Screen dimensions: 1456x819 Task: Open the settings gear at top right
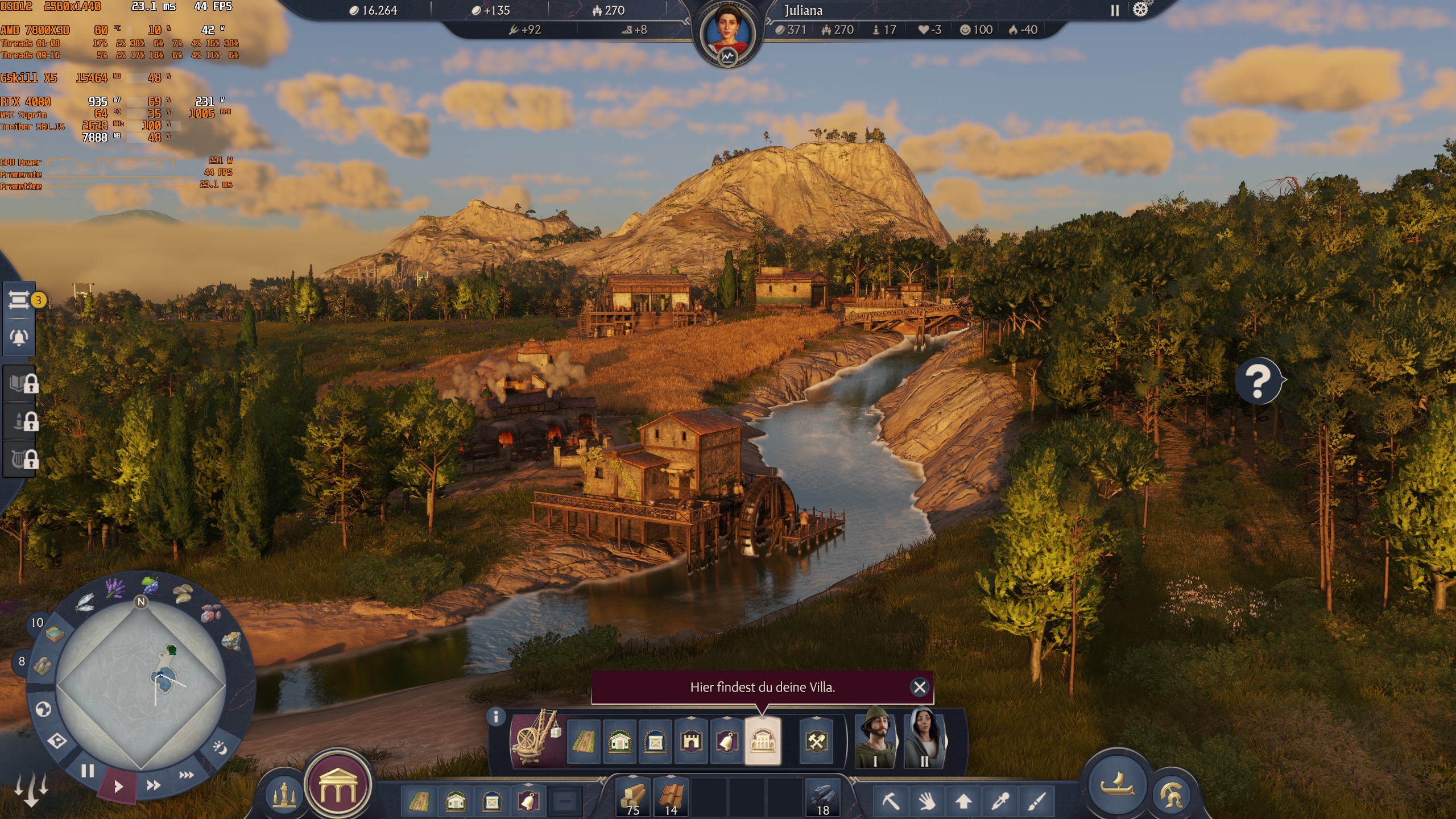tap(1140, 10)
